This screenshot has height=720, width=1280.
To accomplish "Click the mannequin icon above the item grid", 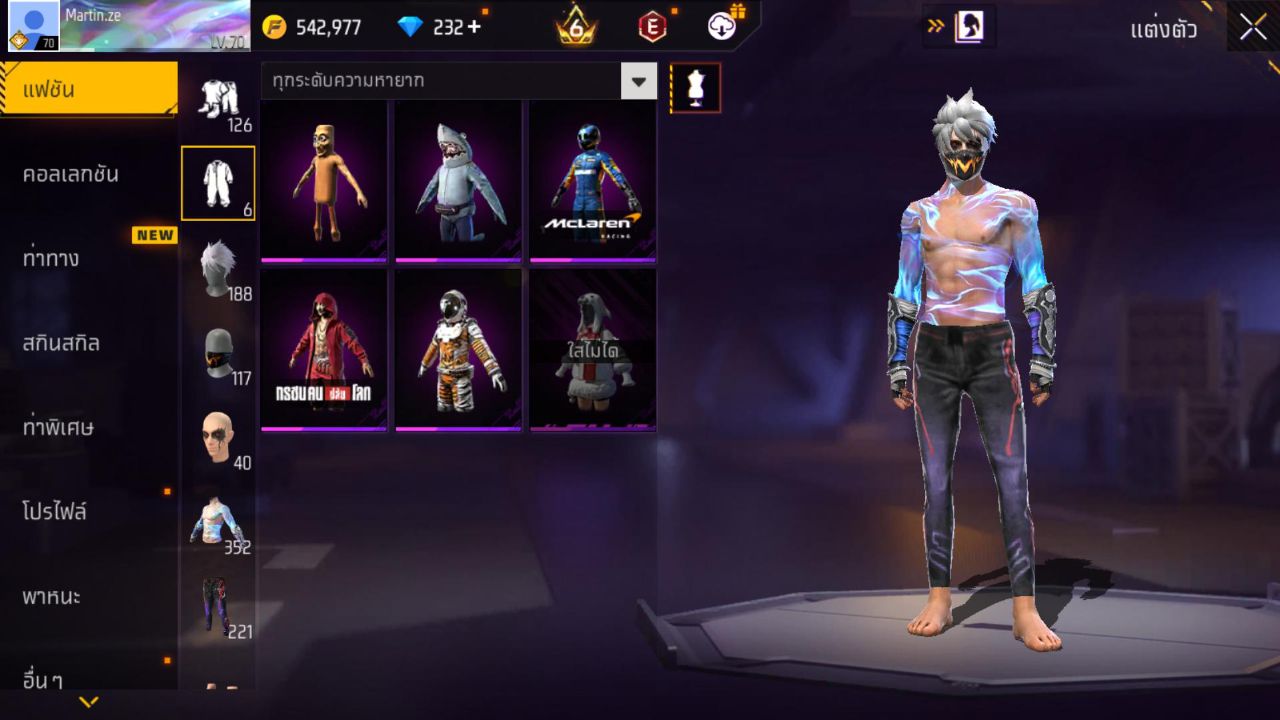I will click(x=694, y=87).
